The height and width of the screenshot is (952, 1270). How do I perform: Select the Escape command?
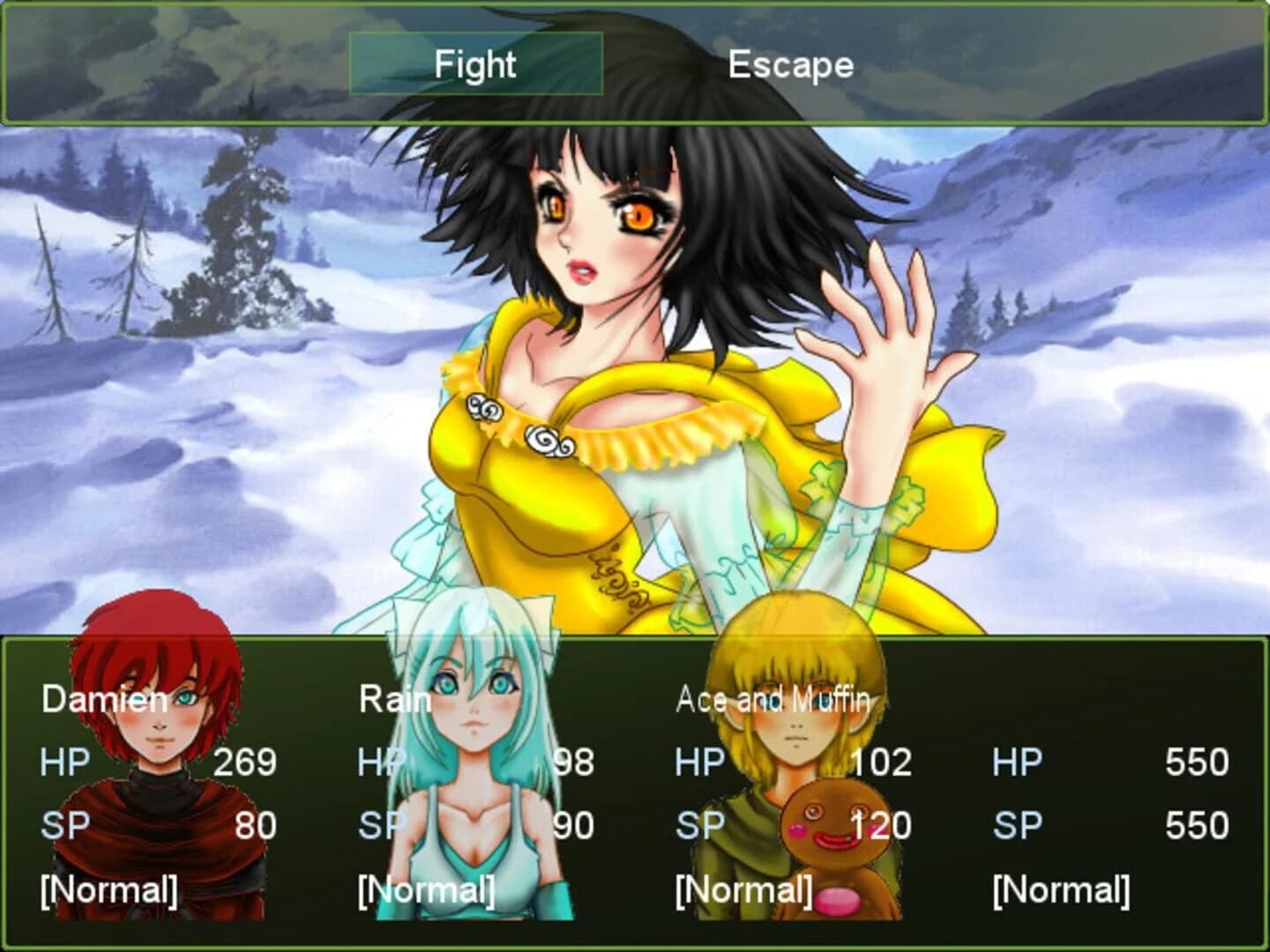[x=790, y=64]
